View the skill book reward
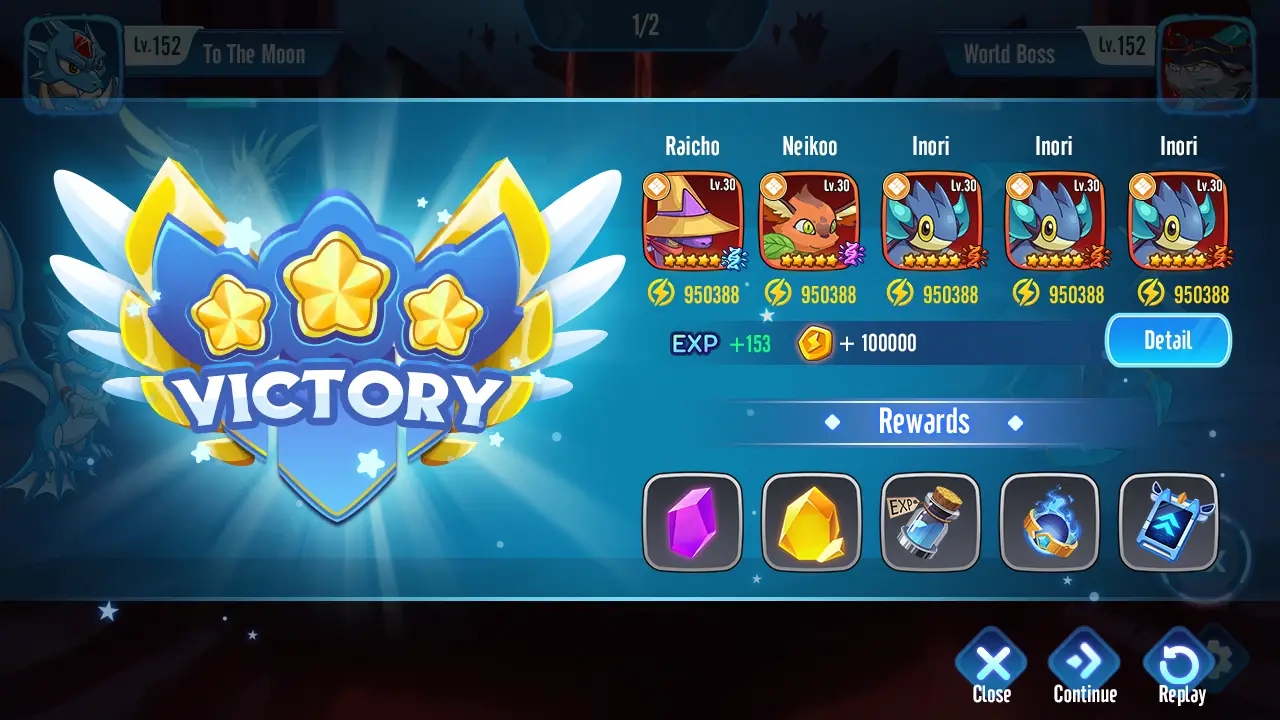The width and height of the screenshot is (1280, 720). point(1169,522)
